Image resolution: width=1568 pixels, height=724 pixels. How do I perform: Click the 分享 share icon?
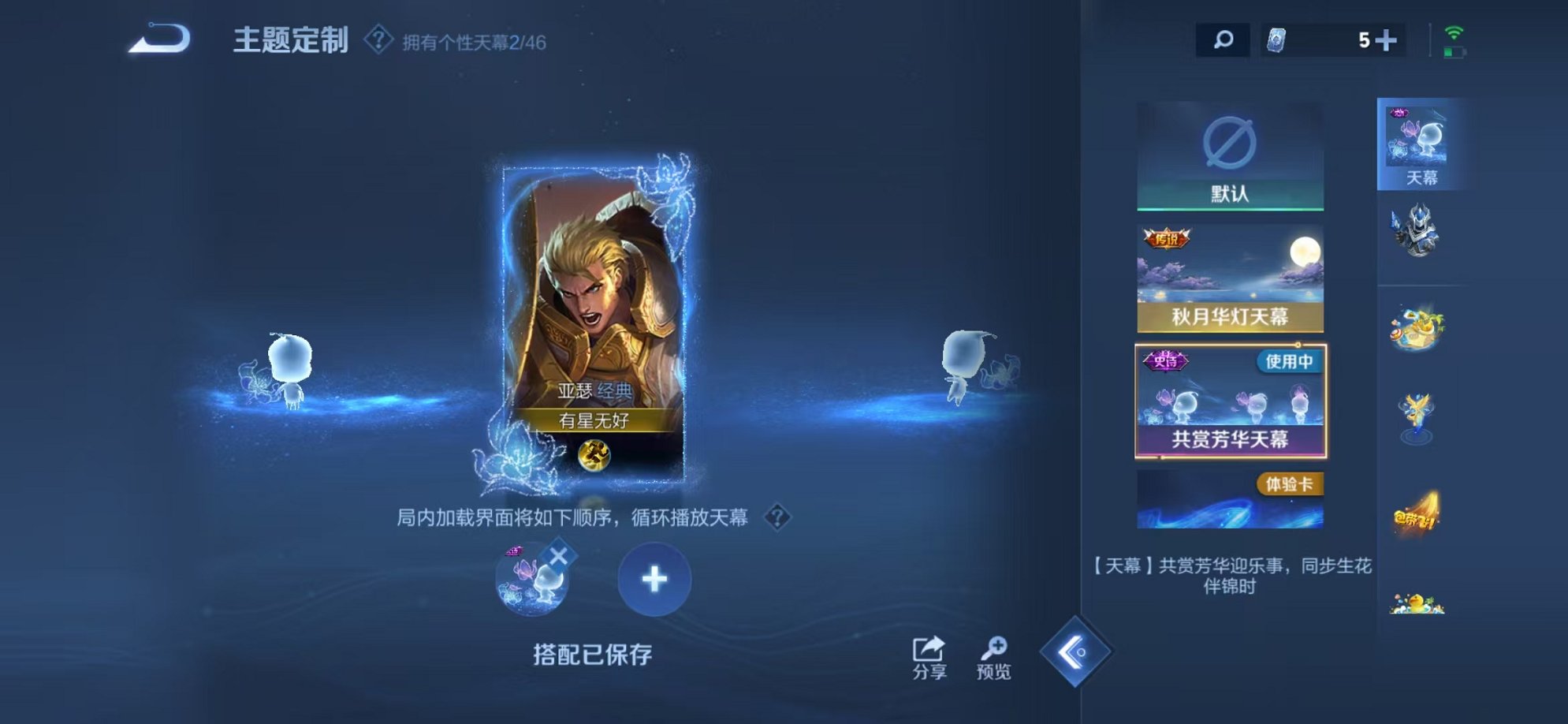pos(929,648)
